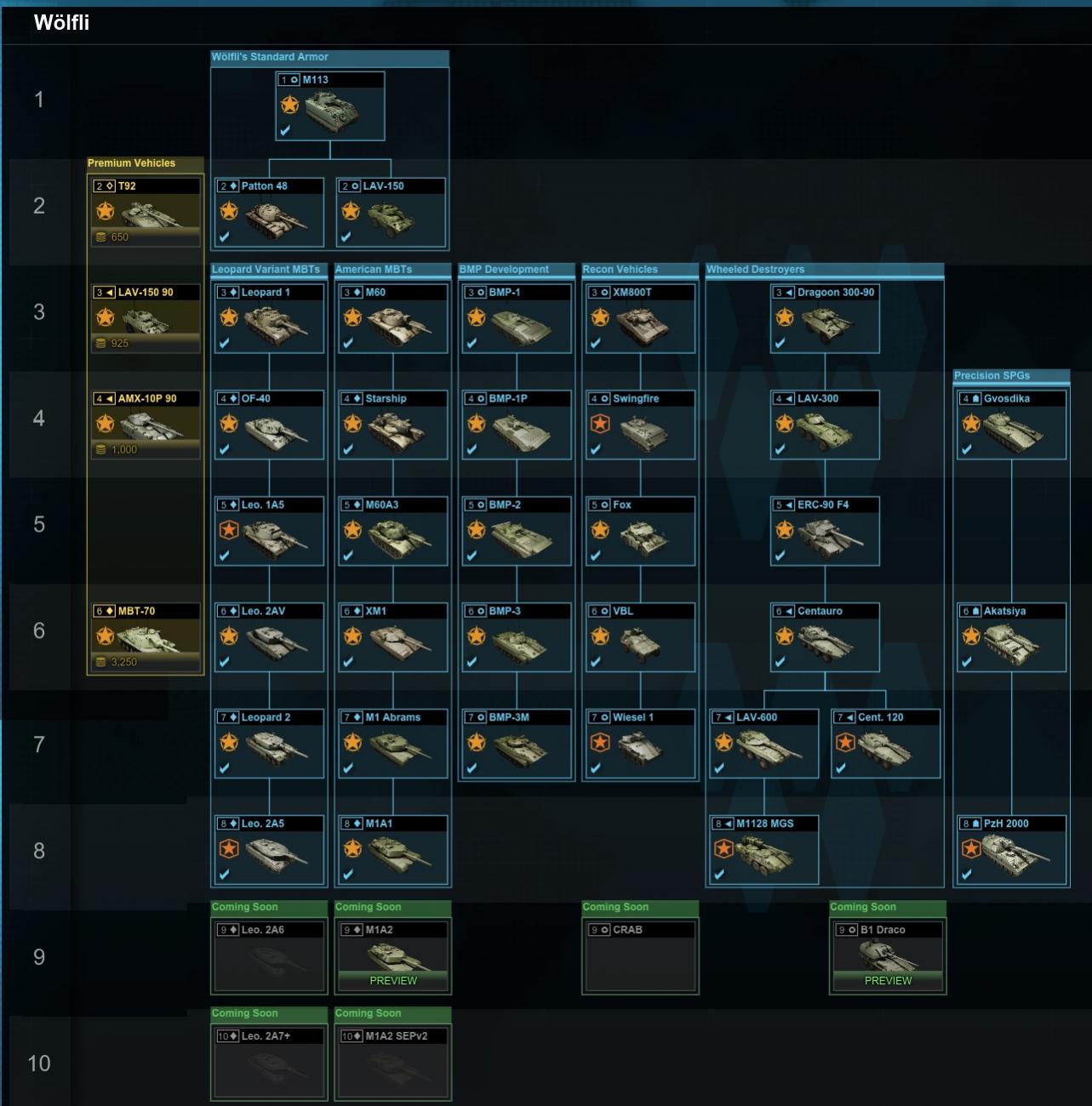
Task: Choose the Gvosdika artillery vehicle
Action: point(1010,425)
